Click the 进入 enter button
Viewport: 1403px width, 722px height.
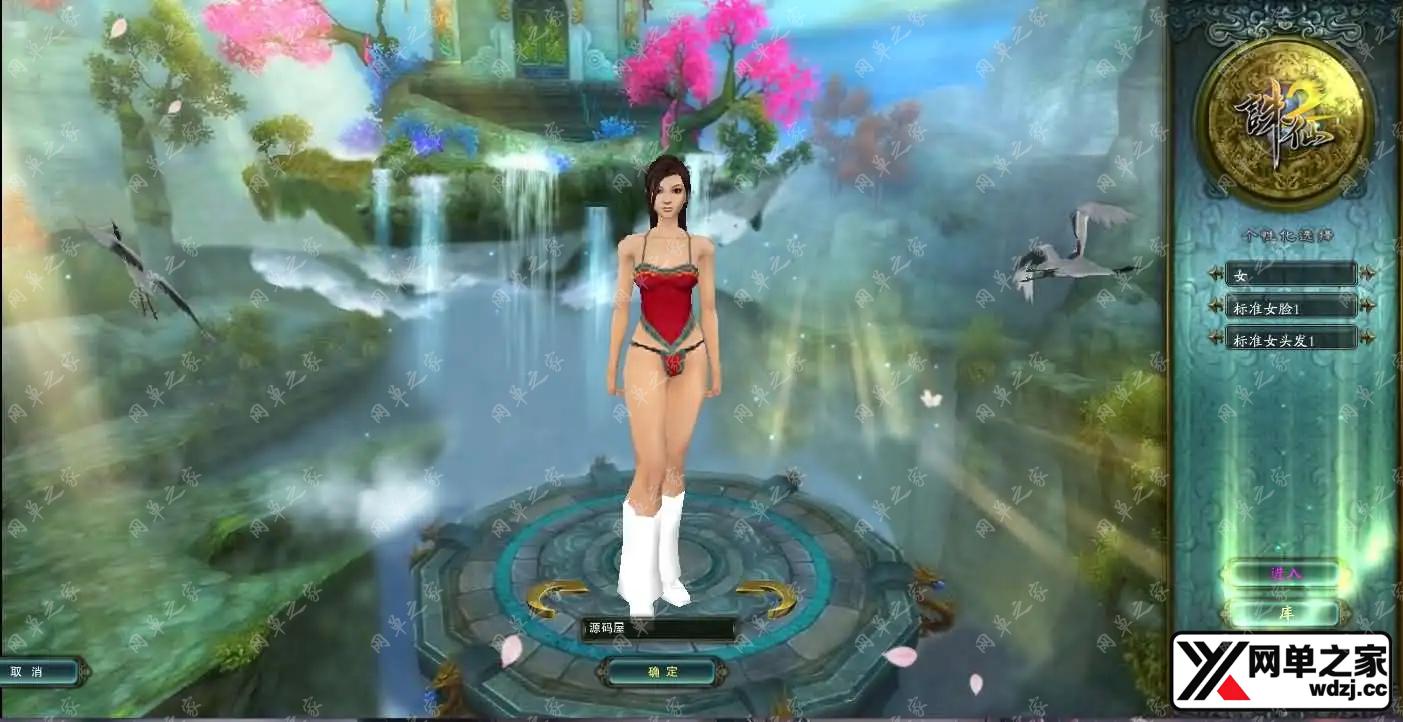[x=1286, y=574]
